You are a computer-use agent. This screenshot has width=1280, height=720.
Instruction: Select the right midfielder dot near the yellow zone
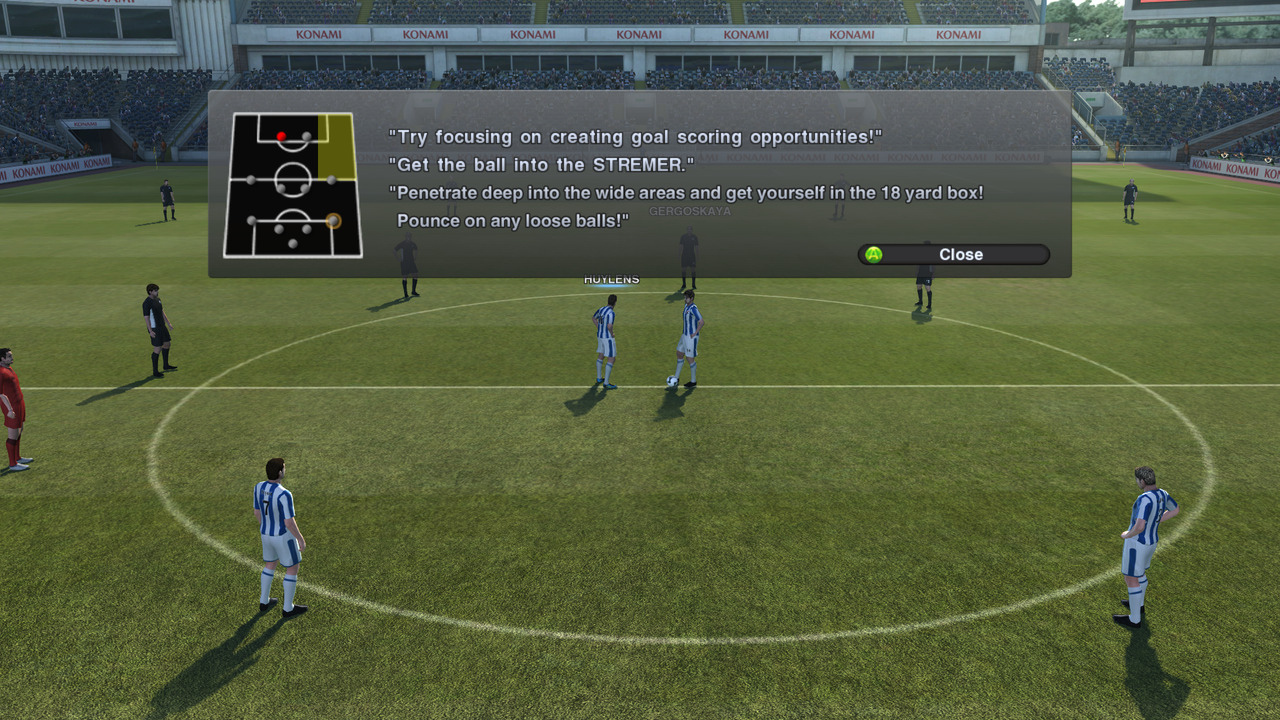pyautogui.click(x=331, y=180)
